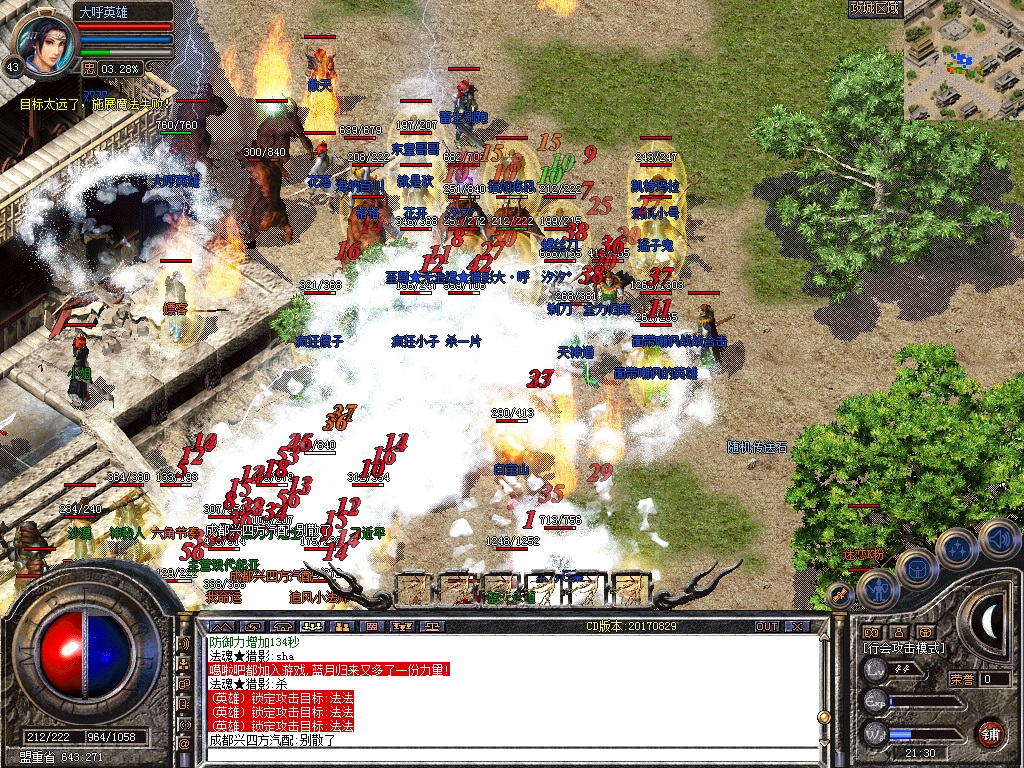Click the single person icon above attack mode

(898, 632)
